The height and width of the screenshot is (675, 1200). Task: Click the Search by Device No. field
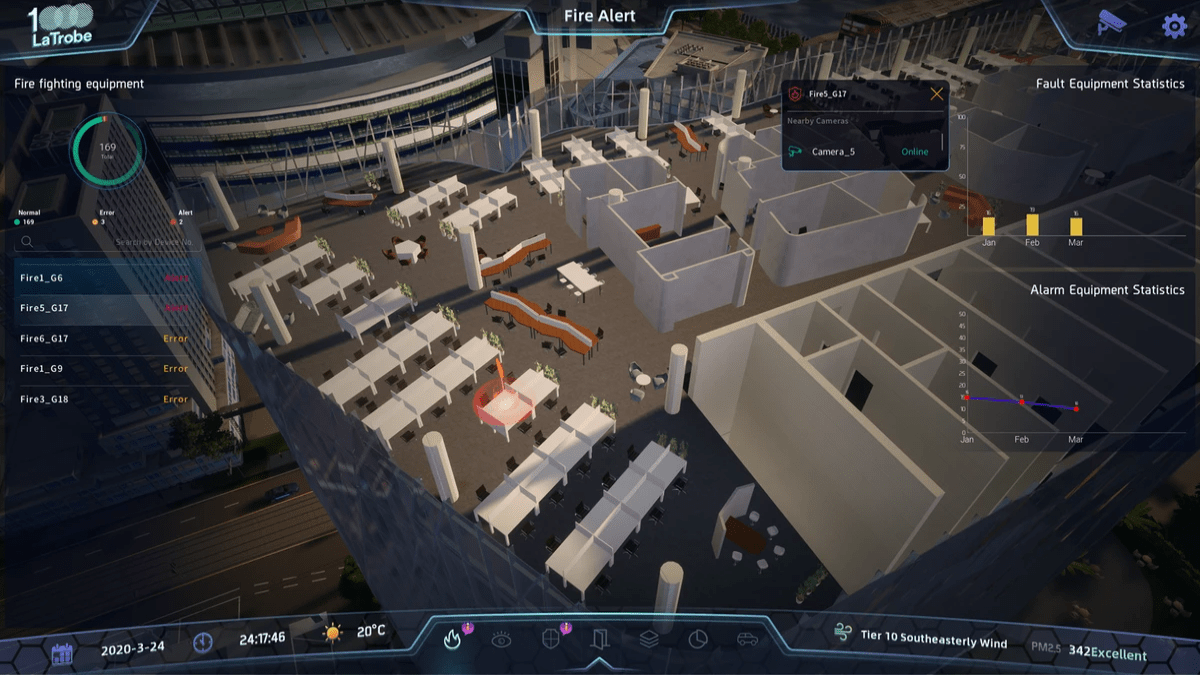pos(110,242)
